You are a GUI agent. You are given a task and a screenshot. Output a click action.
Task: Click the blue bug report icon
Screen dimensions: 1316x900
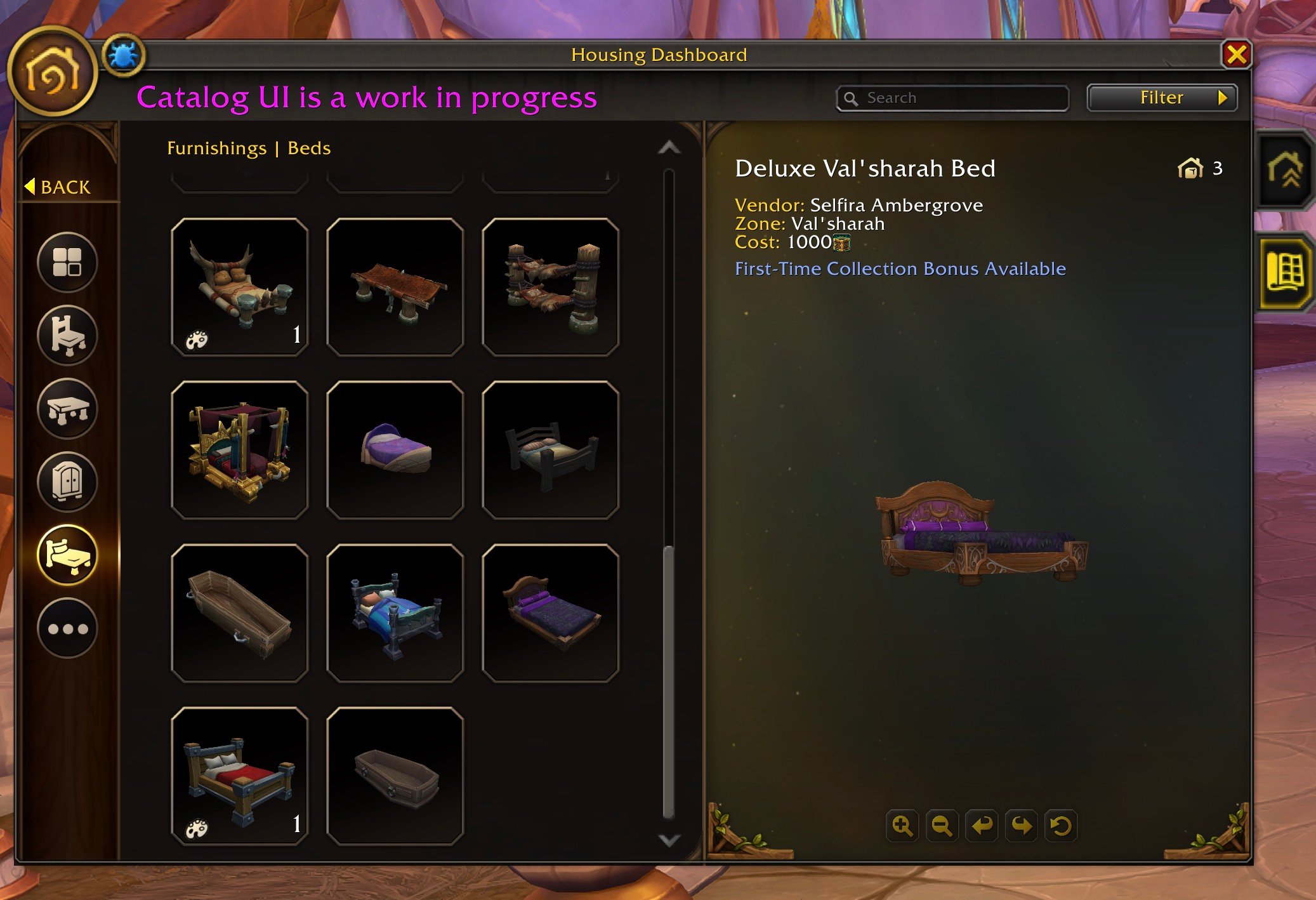[123, 55]
